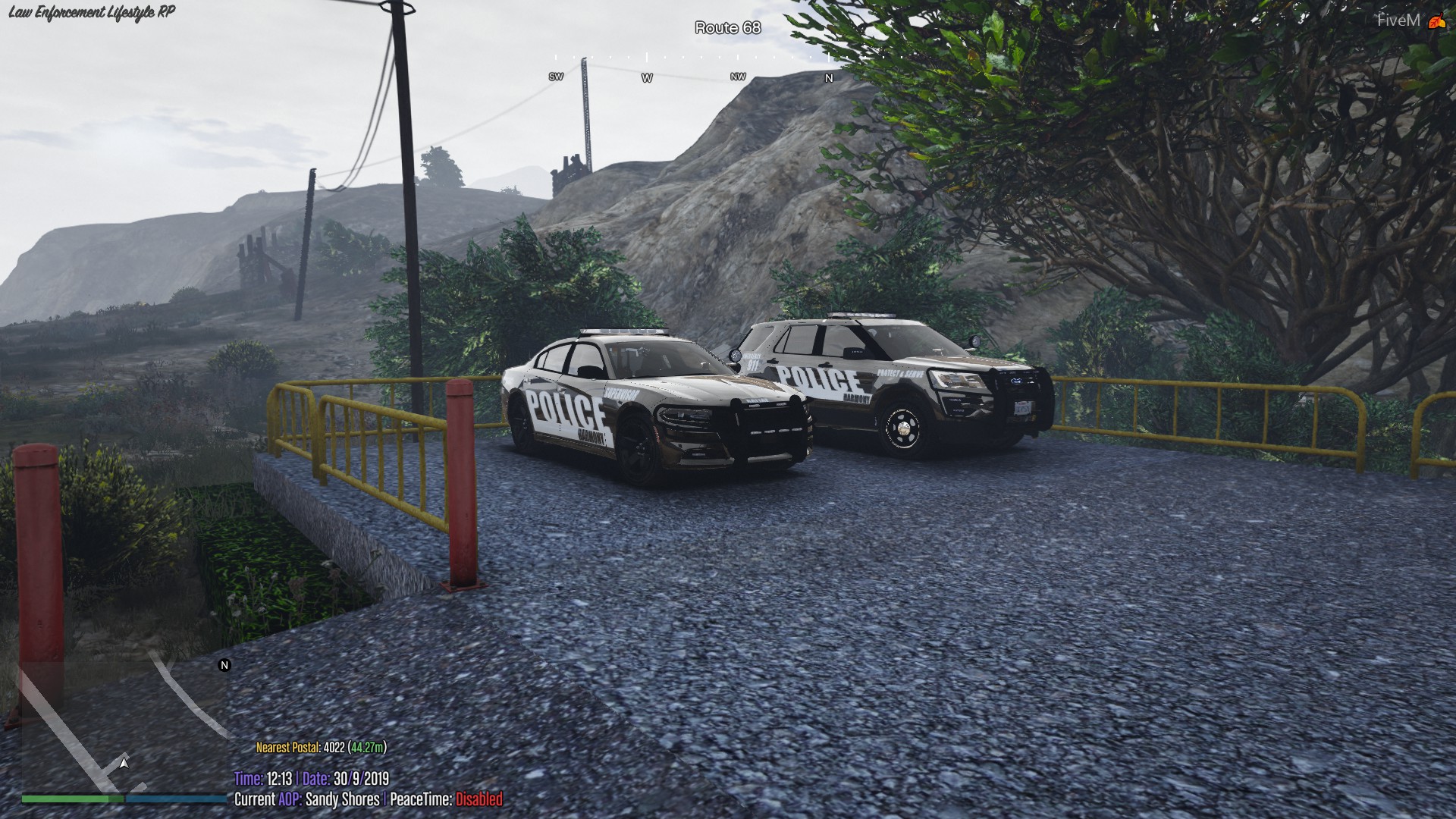
Task: Click the W marker on the compass bar
Action: pos(647,77)
